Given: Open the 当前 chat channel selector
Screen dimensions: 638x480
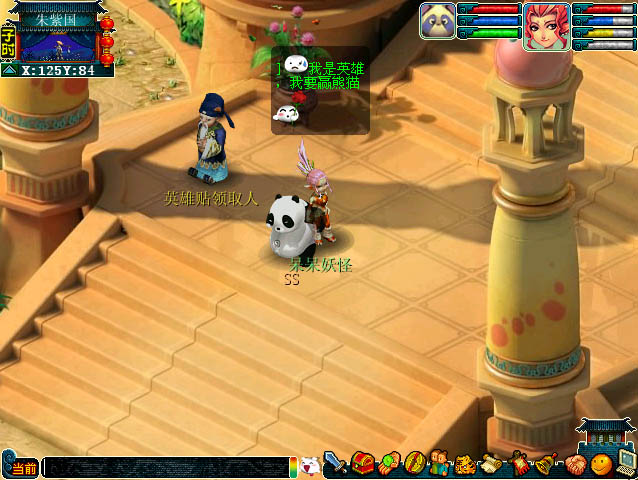Looking at the screenshot, I should [x=22, y=468].
